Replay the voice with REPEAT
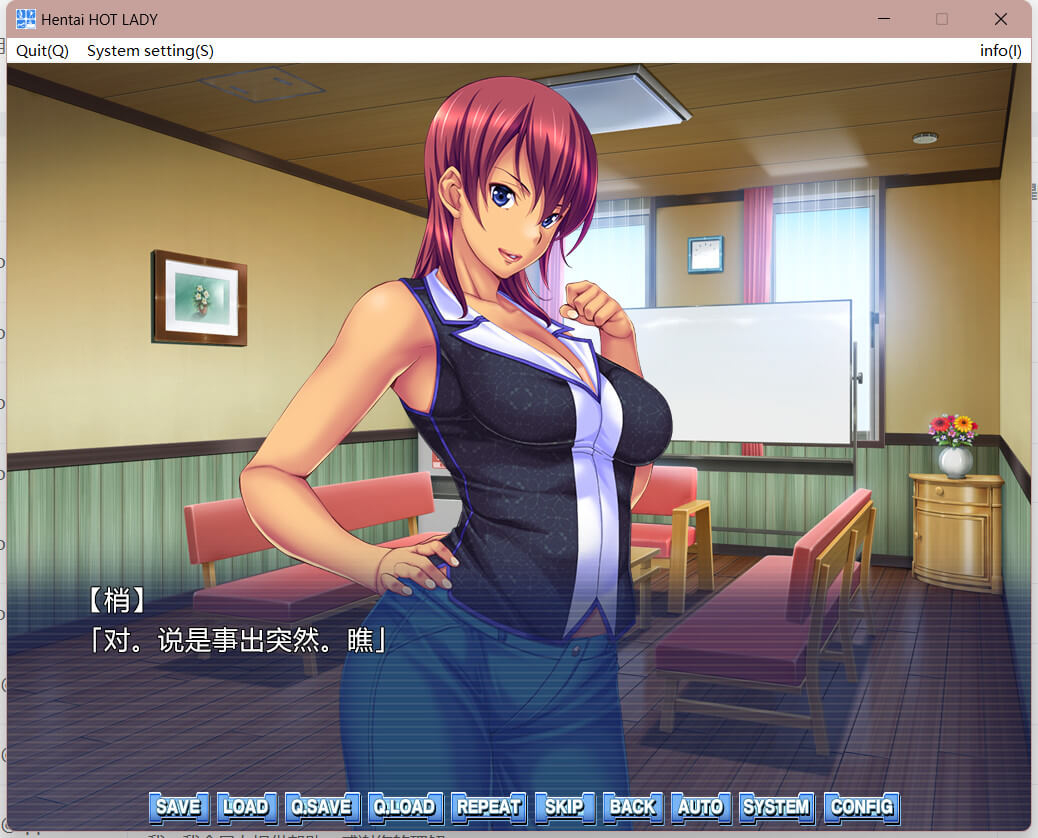 (489, 807)
